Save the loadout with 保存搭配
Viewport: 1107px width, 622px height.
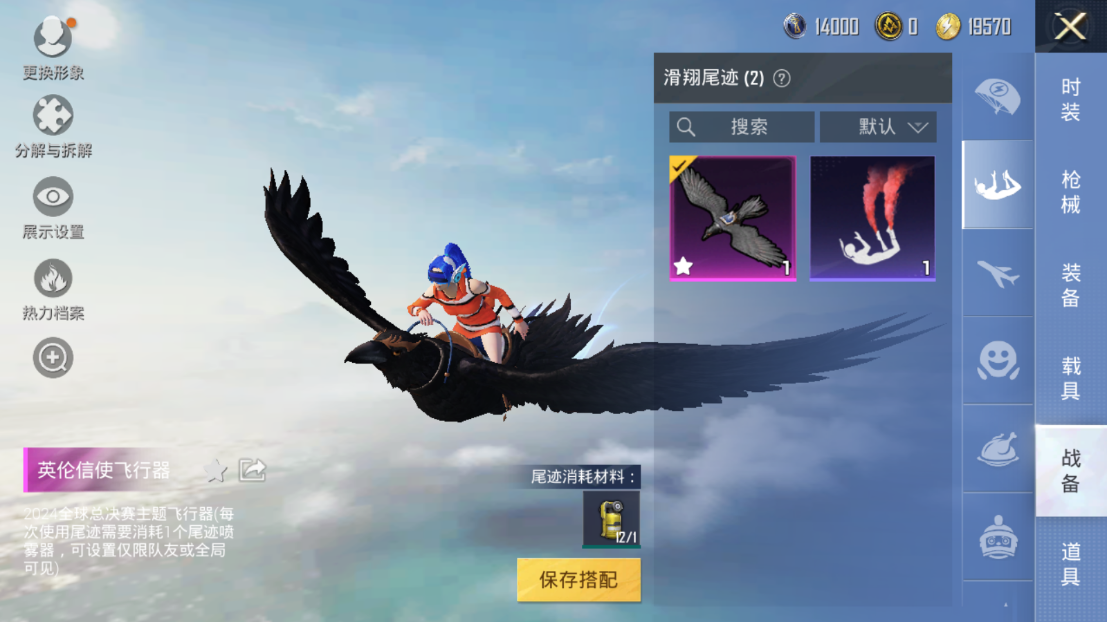(x=578, y=580)
